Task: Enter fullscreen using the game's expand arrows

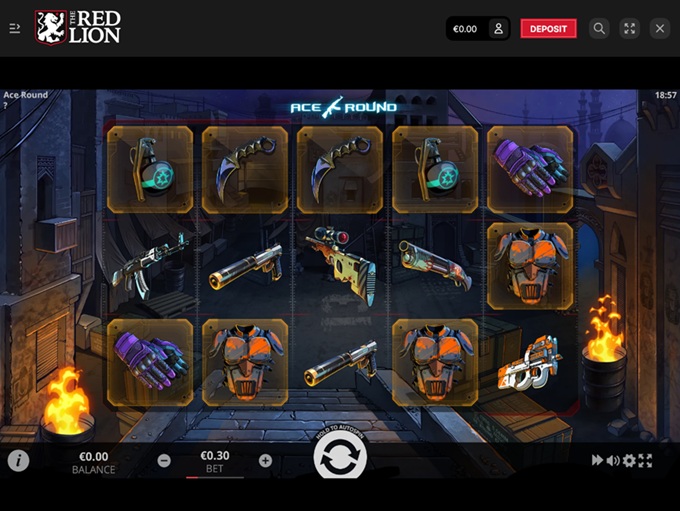Action: (x=645, y=461)
